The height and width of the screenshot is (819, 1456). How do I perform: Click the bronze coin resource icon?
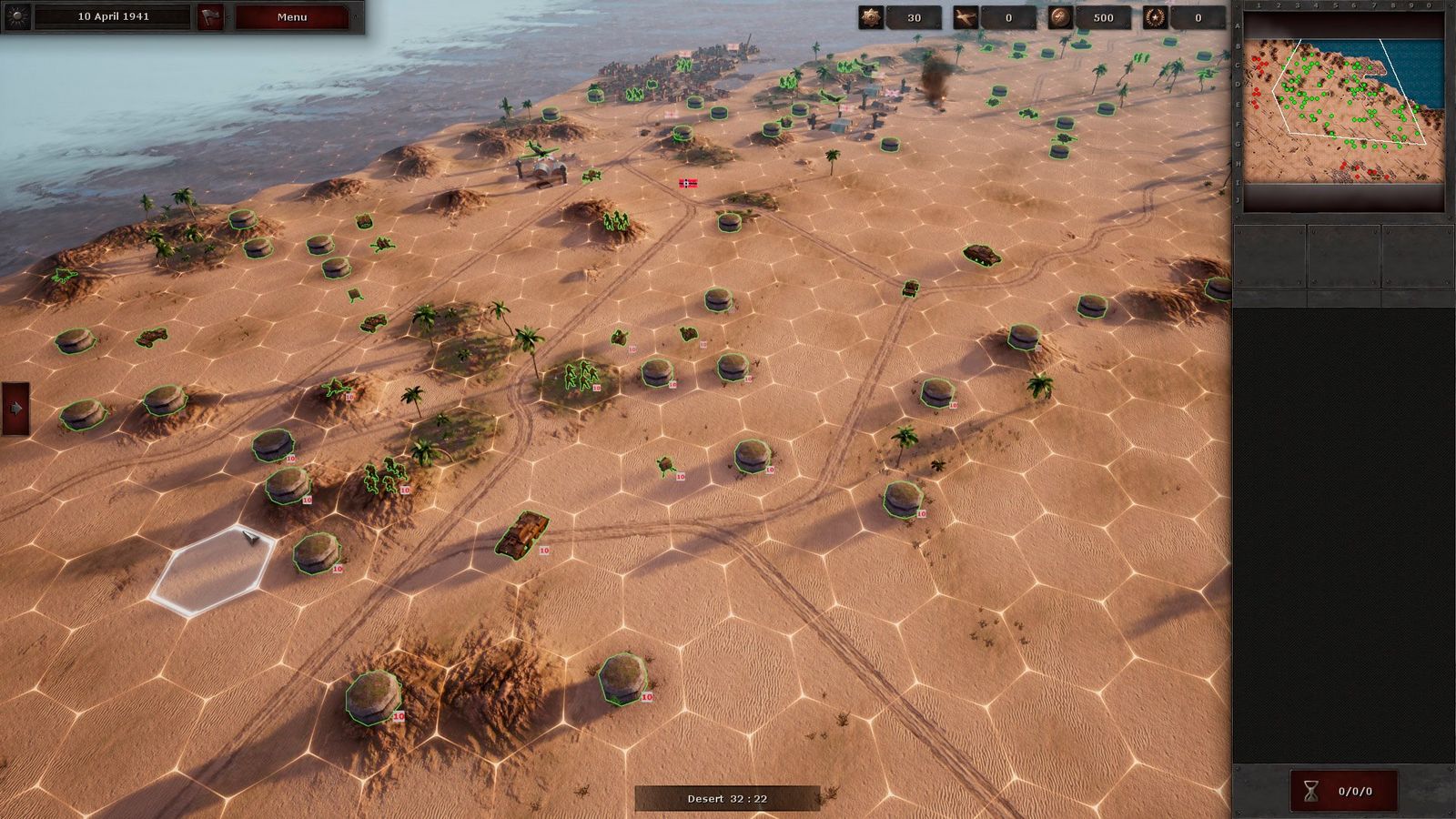pos(1060,17)
